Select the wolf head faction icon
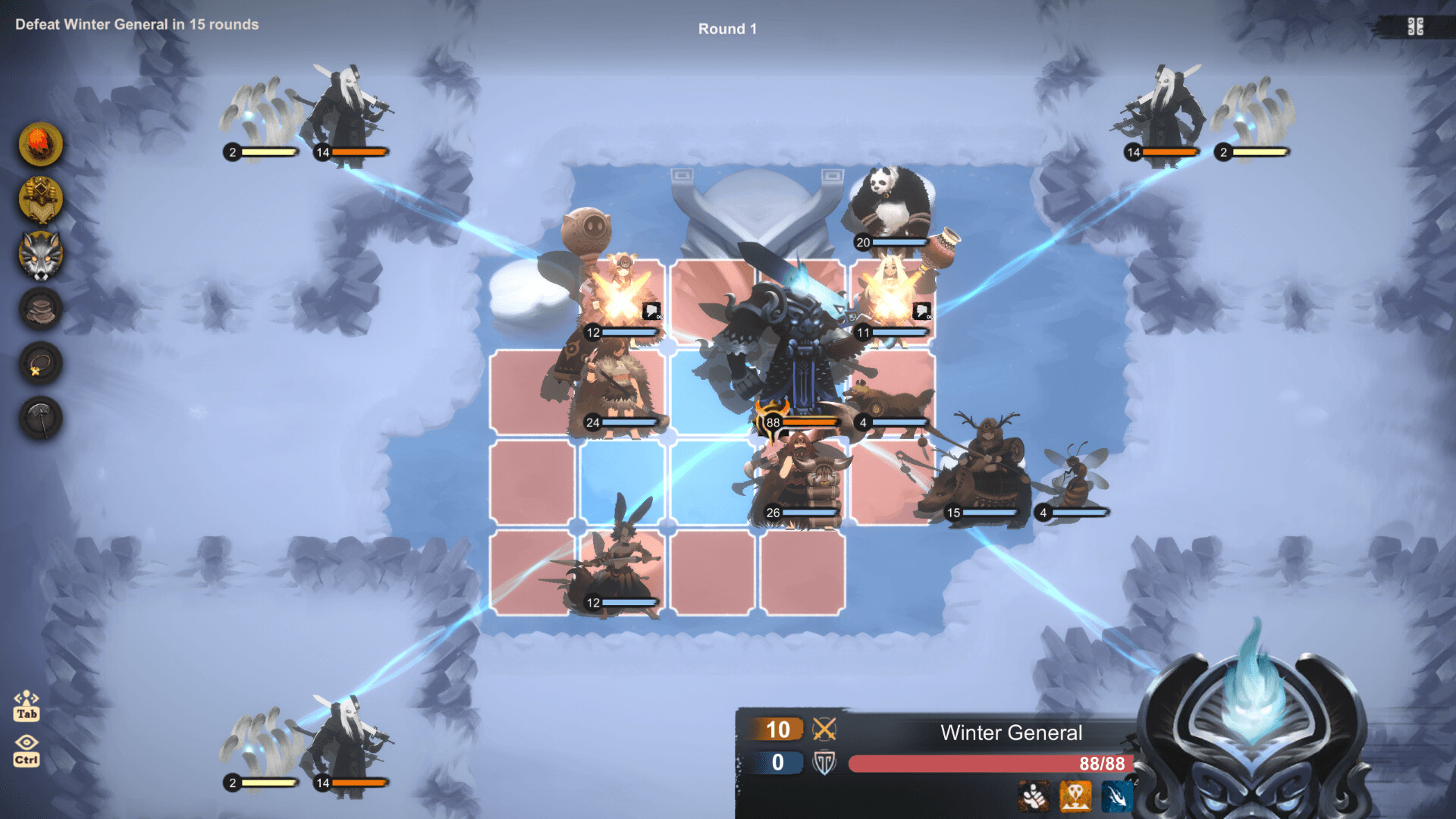Viewport: 1456px width, 819px height. [39, 255]
